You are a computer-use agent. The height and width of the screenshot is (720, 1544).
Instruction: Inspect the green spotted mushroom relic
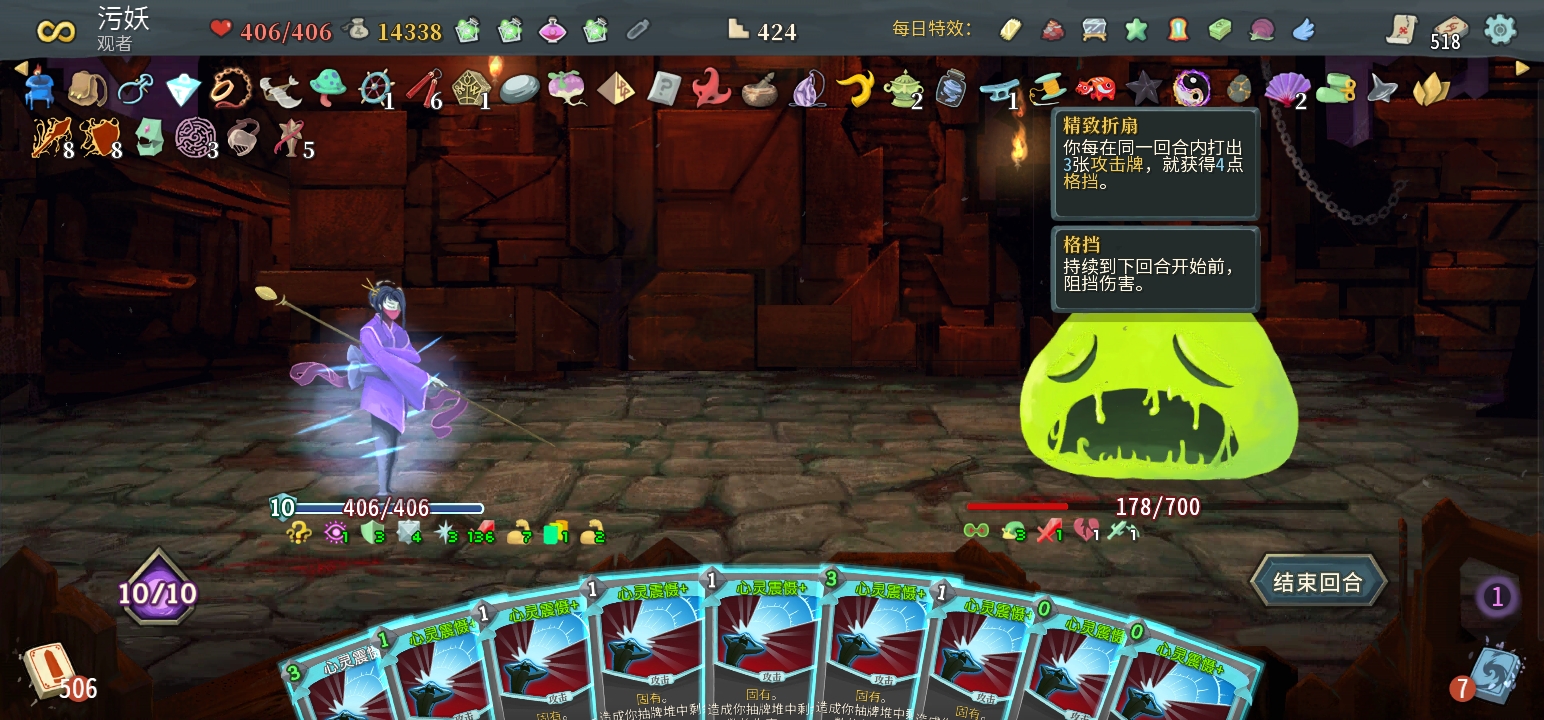pyautogui.click(x=327, y=89)
